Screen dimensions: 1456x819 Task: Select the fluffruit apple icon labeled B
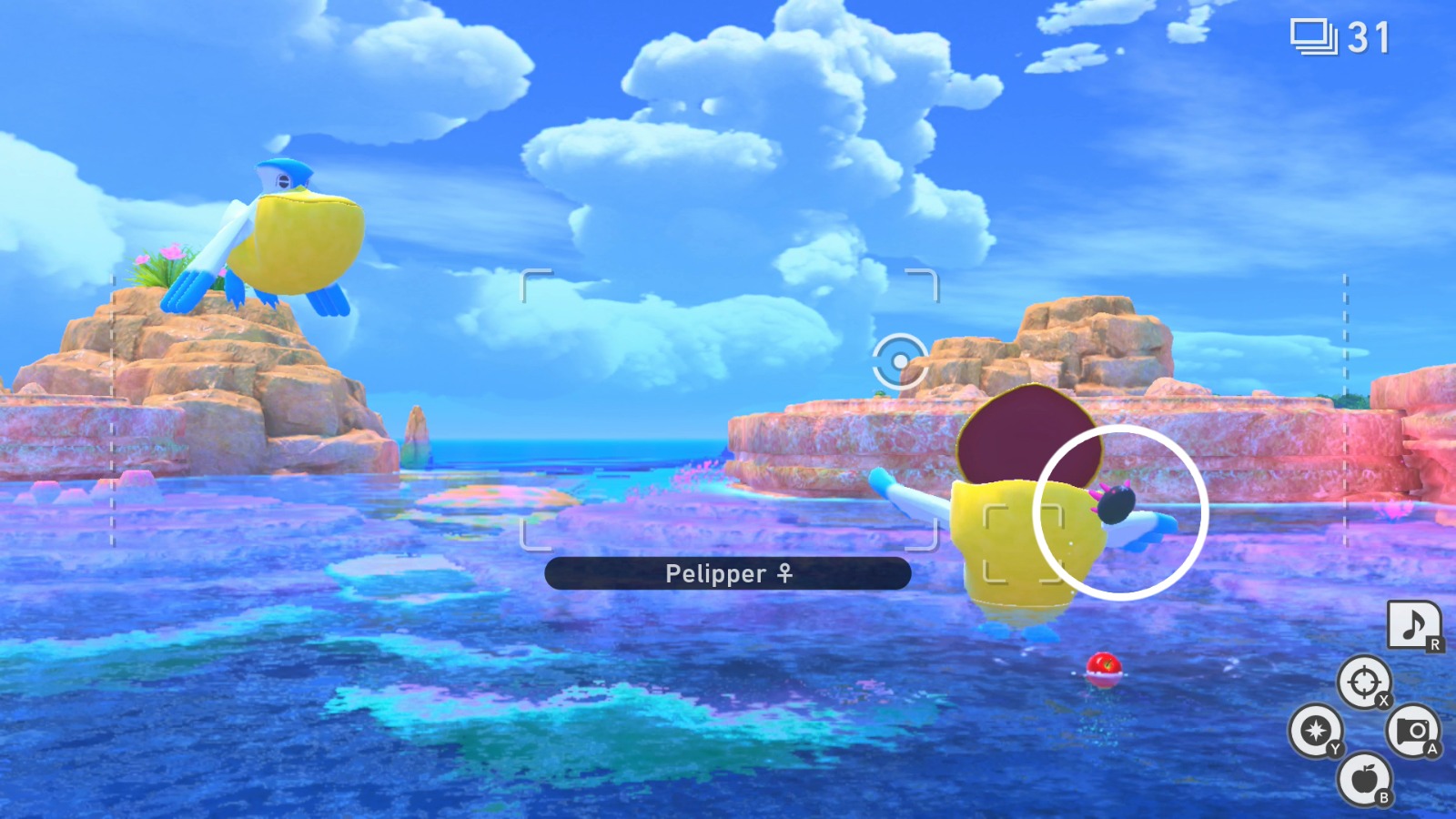point(1364,779)
